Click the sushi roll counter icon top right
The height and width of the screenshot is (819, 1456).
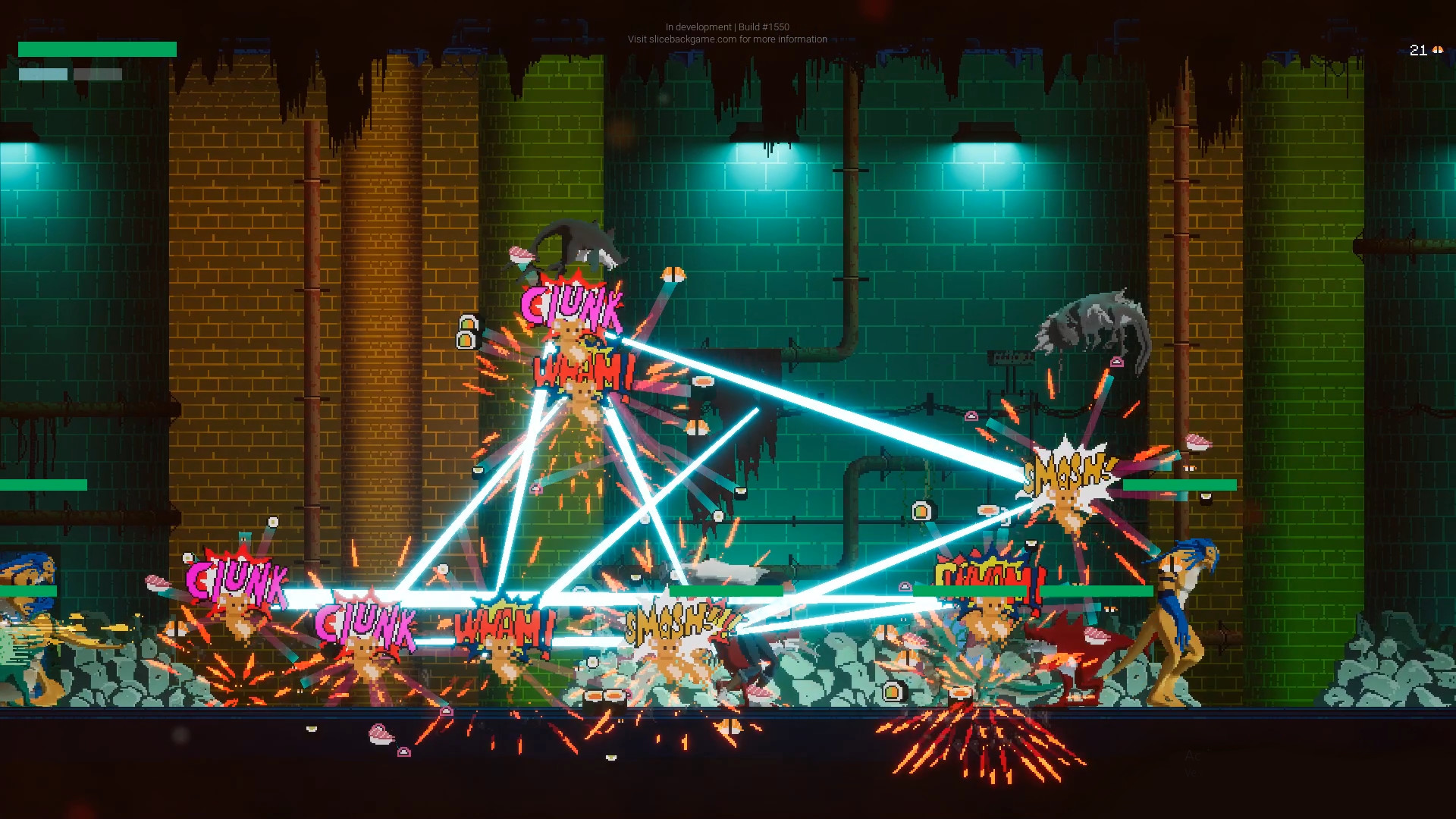tap(1438, 51)
